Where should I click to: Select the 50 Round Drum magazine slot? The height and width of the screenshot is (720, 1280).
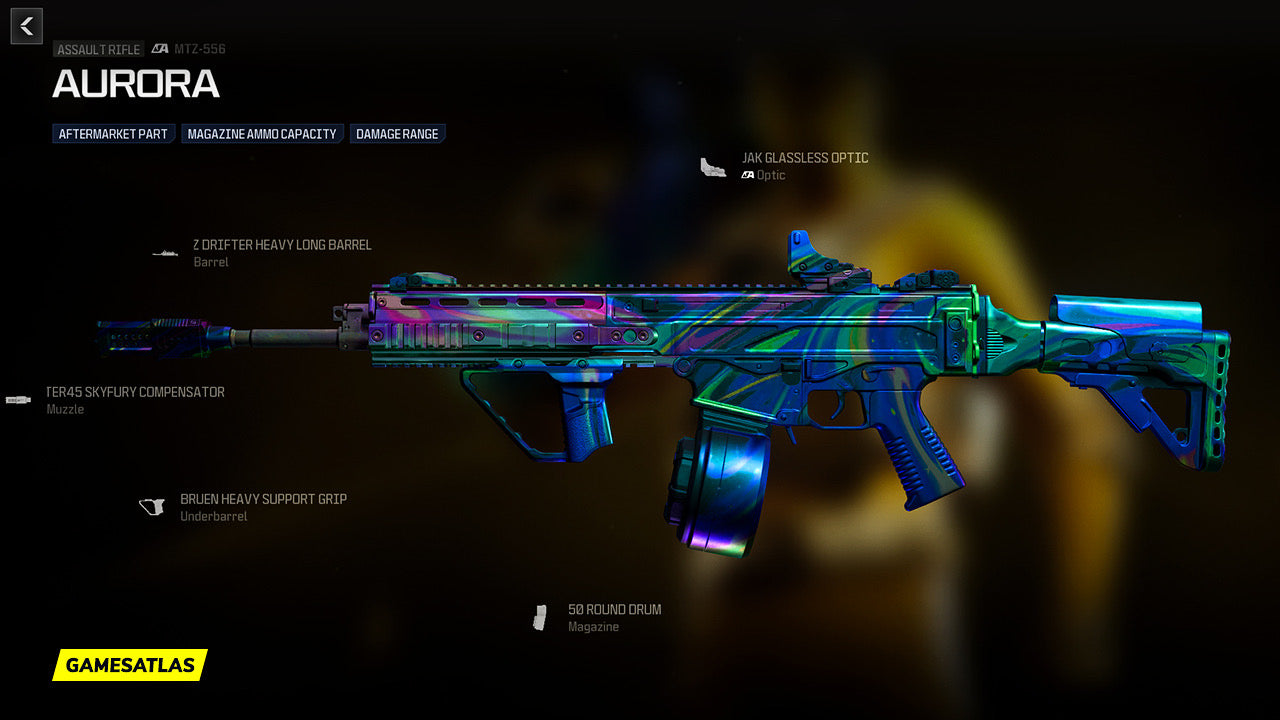[614, 610]
